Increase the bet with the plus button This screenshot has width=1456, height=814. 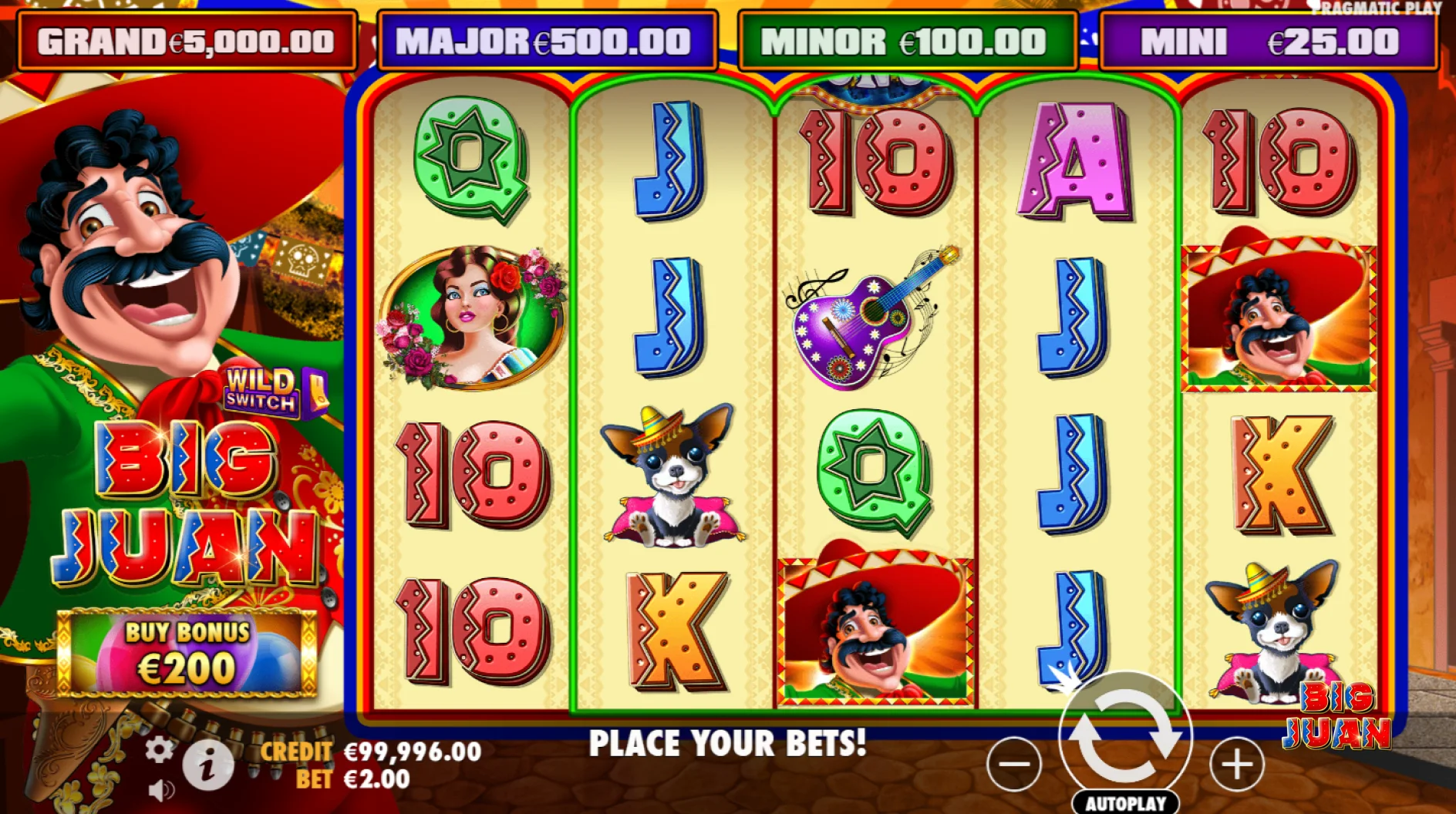pos(1237,764)
